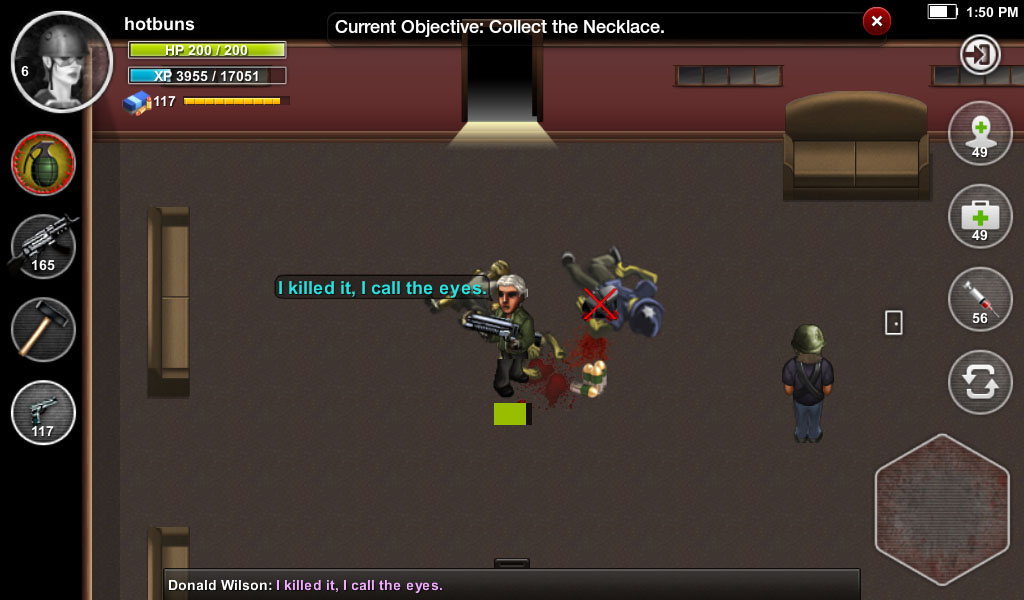Tap the small door marker icon
The image size is (1024, 600).
tap(894, 322)
